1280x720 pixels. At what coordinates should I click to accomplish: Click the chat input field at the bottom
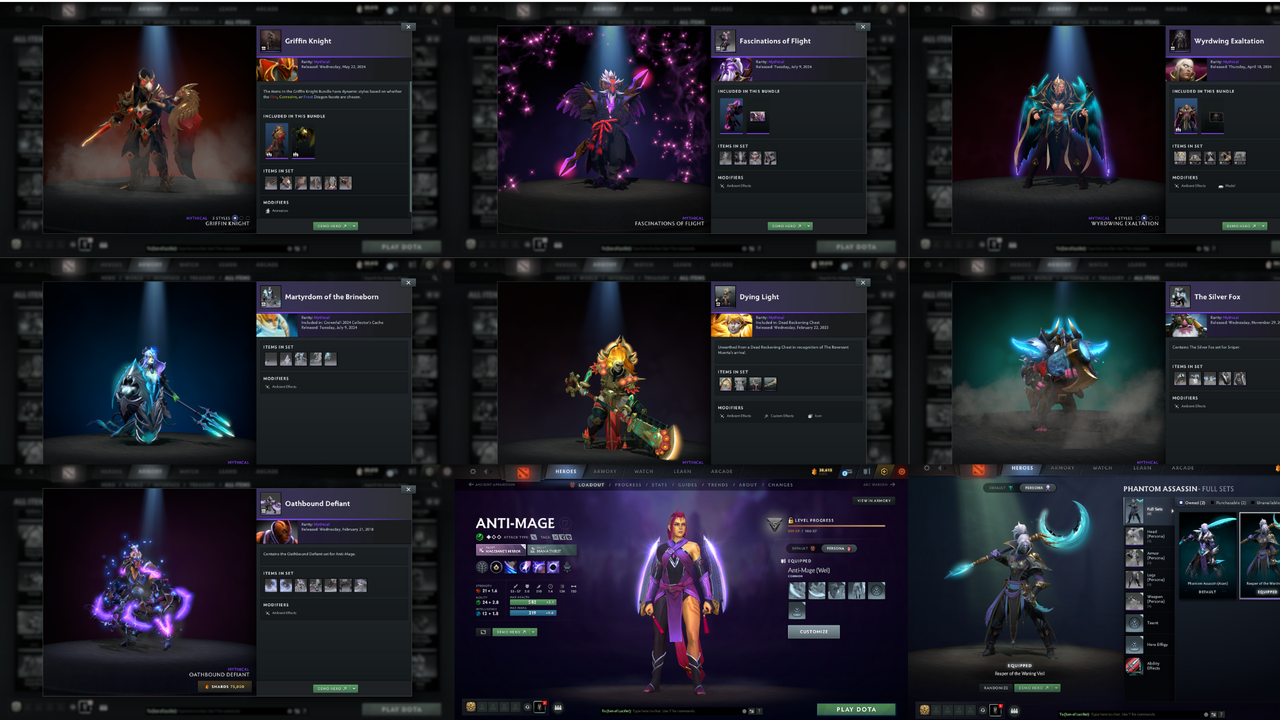(664, 710)
